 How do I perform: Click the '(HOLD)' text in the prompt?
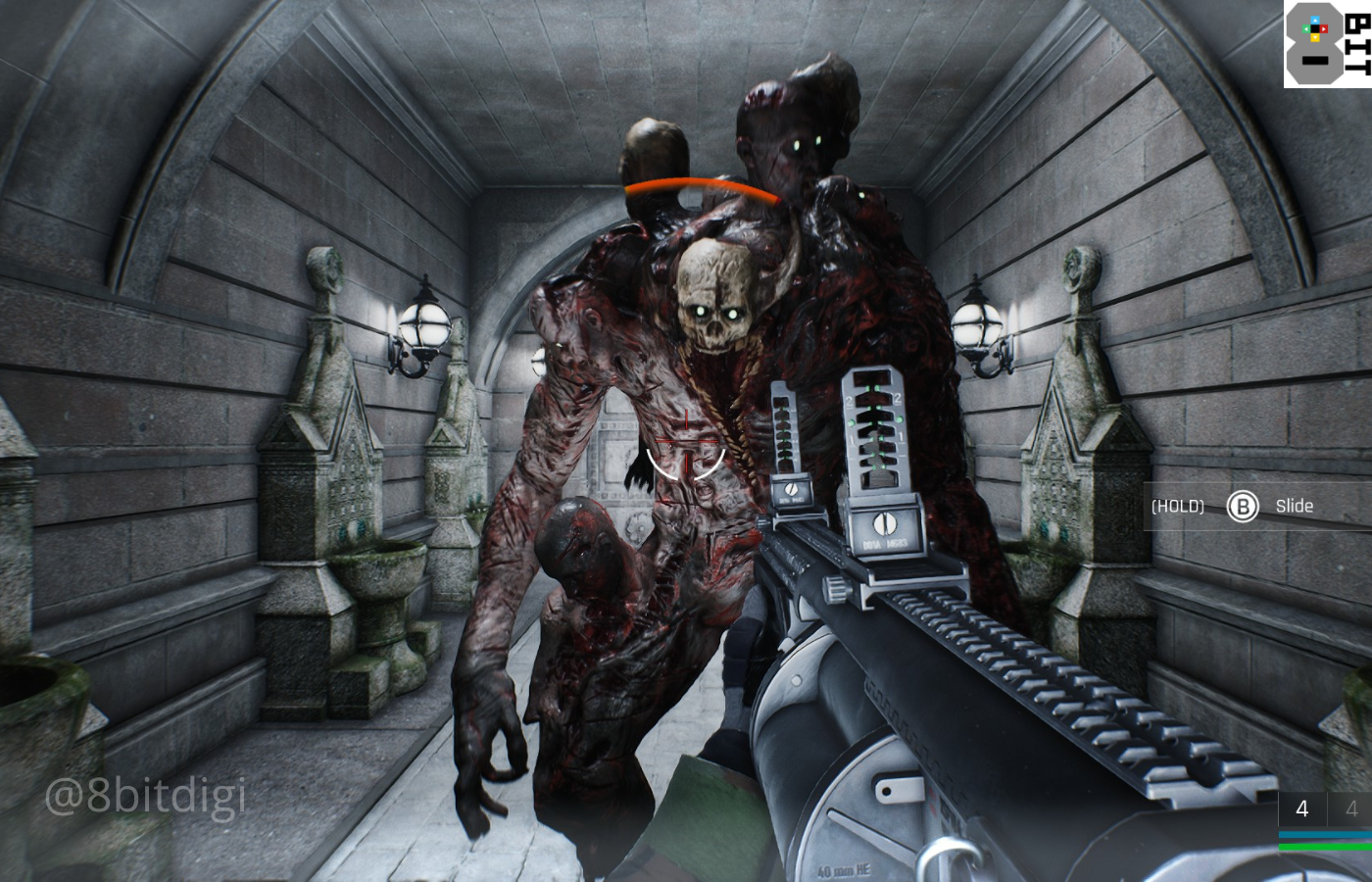point(1178,506)
